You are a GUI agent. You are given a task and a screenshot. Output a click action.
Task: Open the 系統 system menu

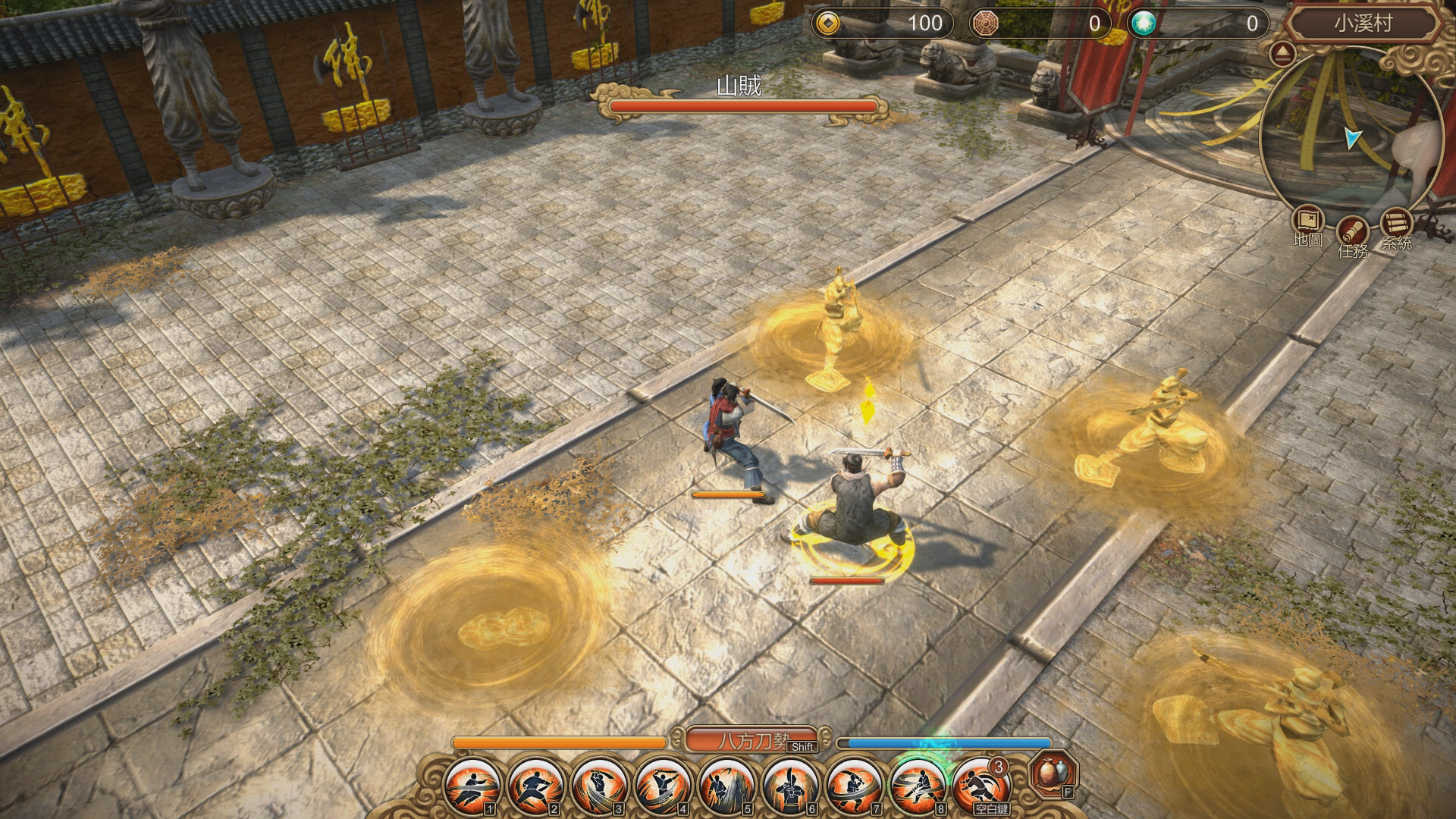pyautogui.click(x=1395, y=224)
